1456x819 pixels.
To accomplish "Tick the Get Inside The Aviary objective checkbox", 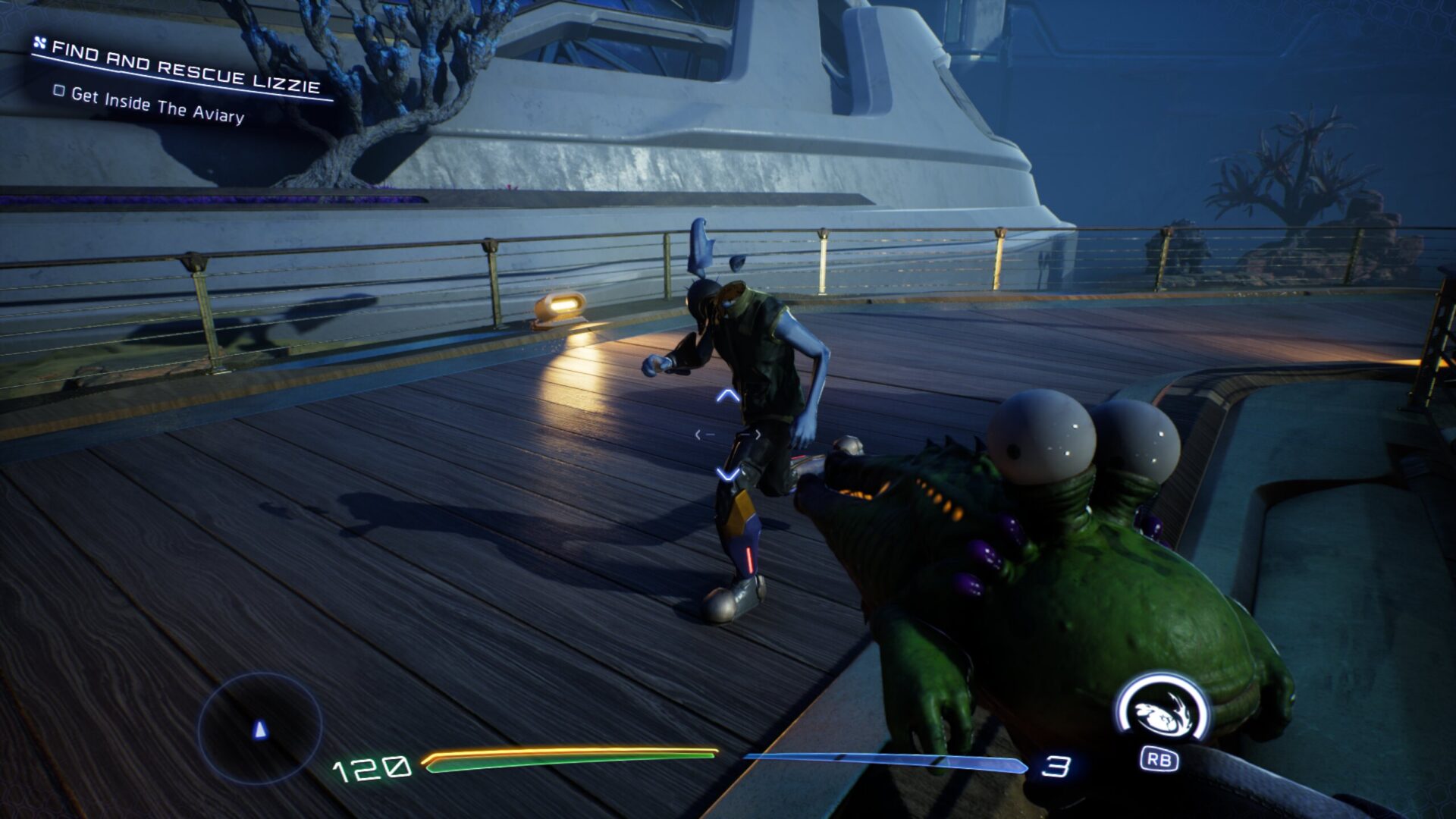I will point(59,91).
